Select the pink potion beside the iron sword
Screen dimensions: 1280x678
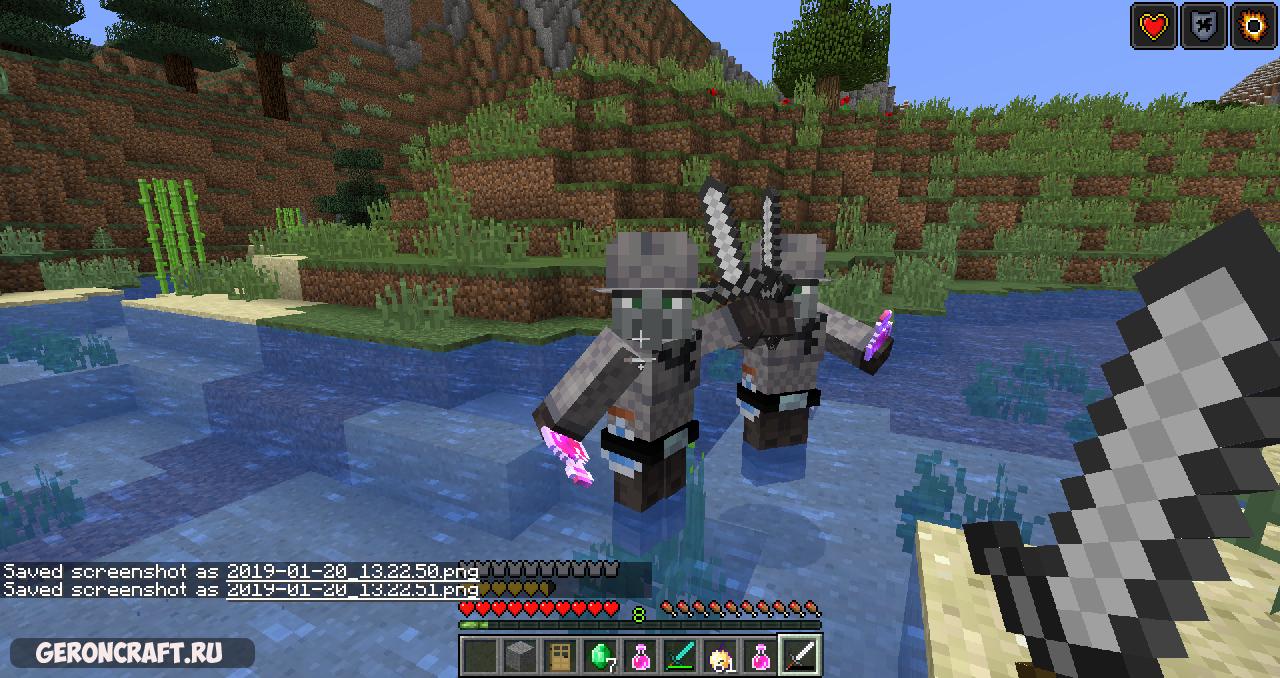(x=759, y=656)
